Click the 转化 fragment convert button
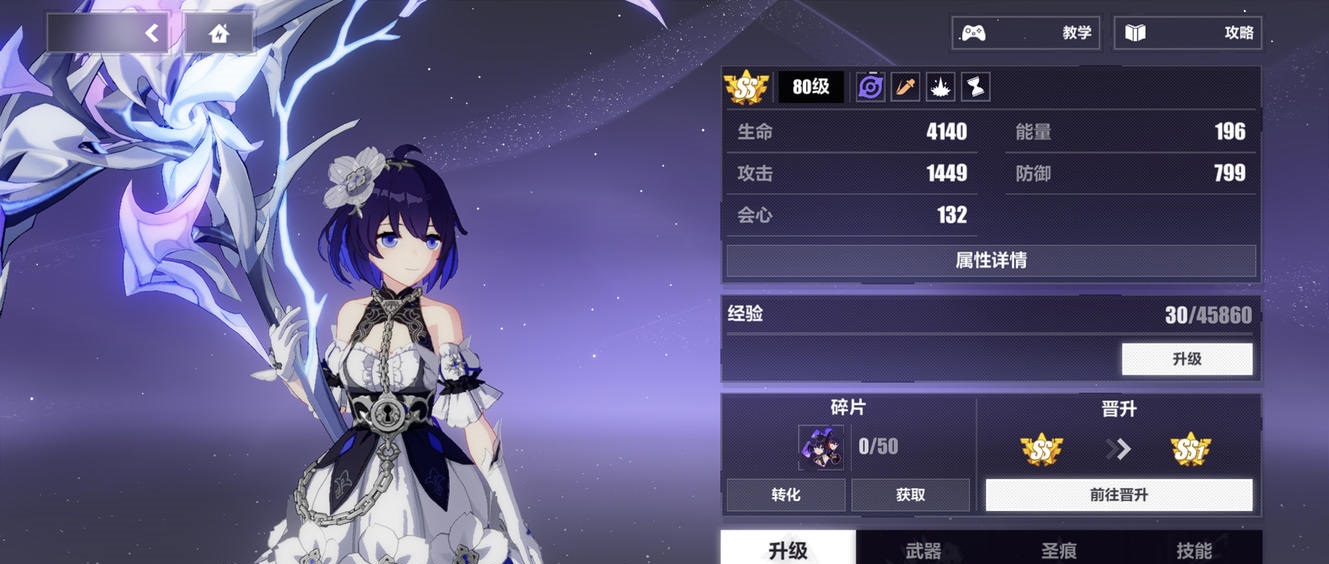 click(x=786, y=495)
